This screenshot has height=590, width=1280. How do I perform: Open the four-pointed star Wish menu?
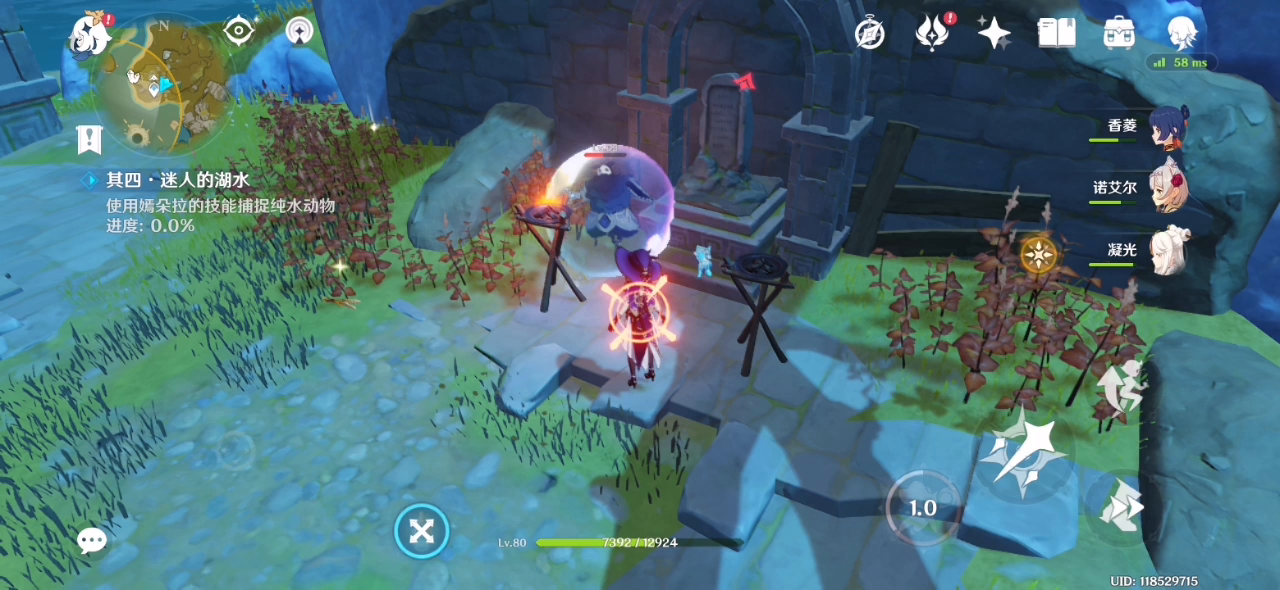pos(994,34)
